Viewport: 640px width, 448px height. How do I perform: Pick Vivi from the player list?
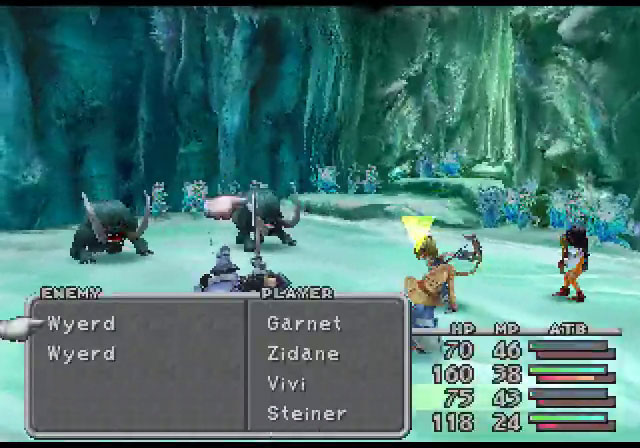[286, 383]
